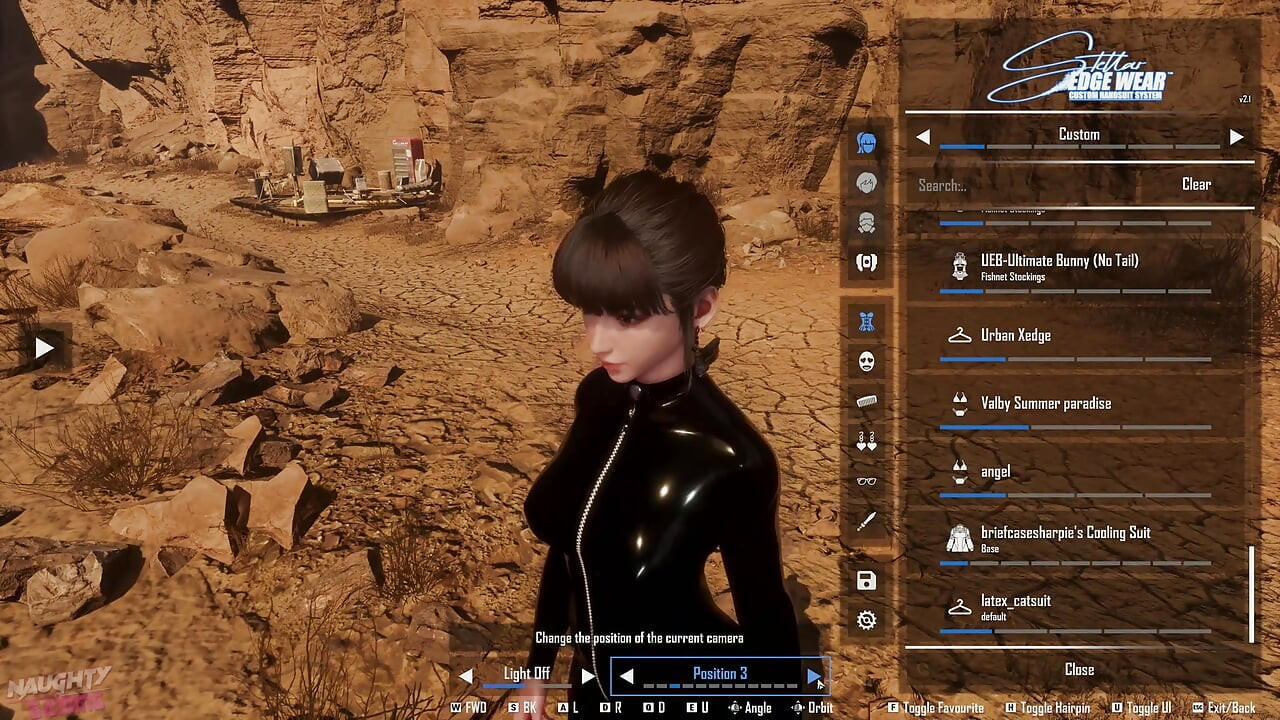1280x720 pixels.
Task: Select the hairstyle customization icon
Action: pyautogui.click(x=865, y=142)
